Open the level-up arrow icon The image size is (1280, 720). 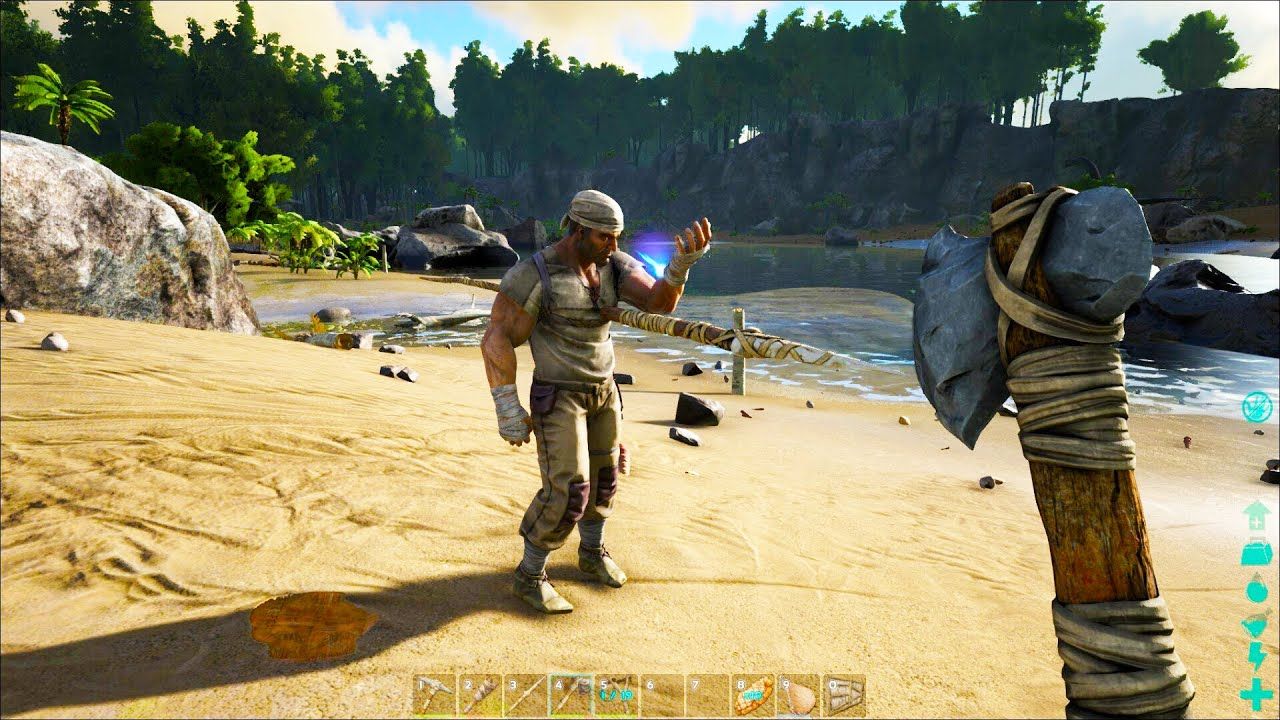click(1256, 515)
